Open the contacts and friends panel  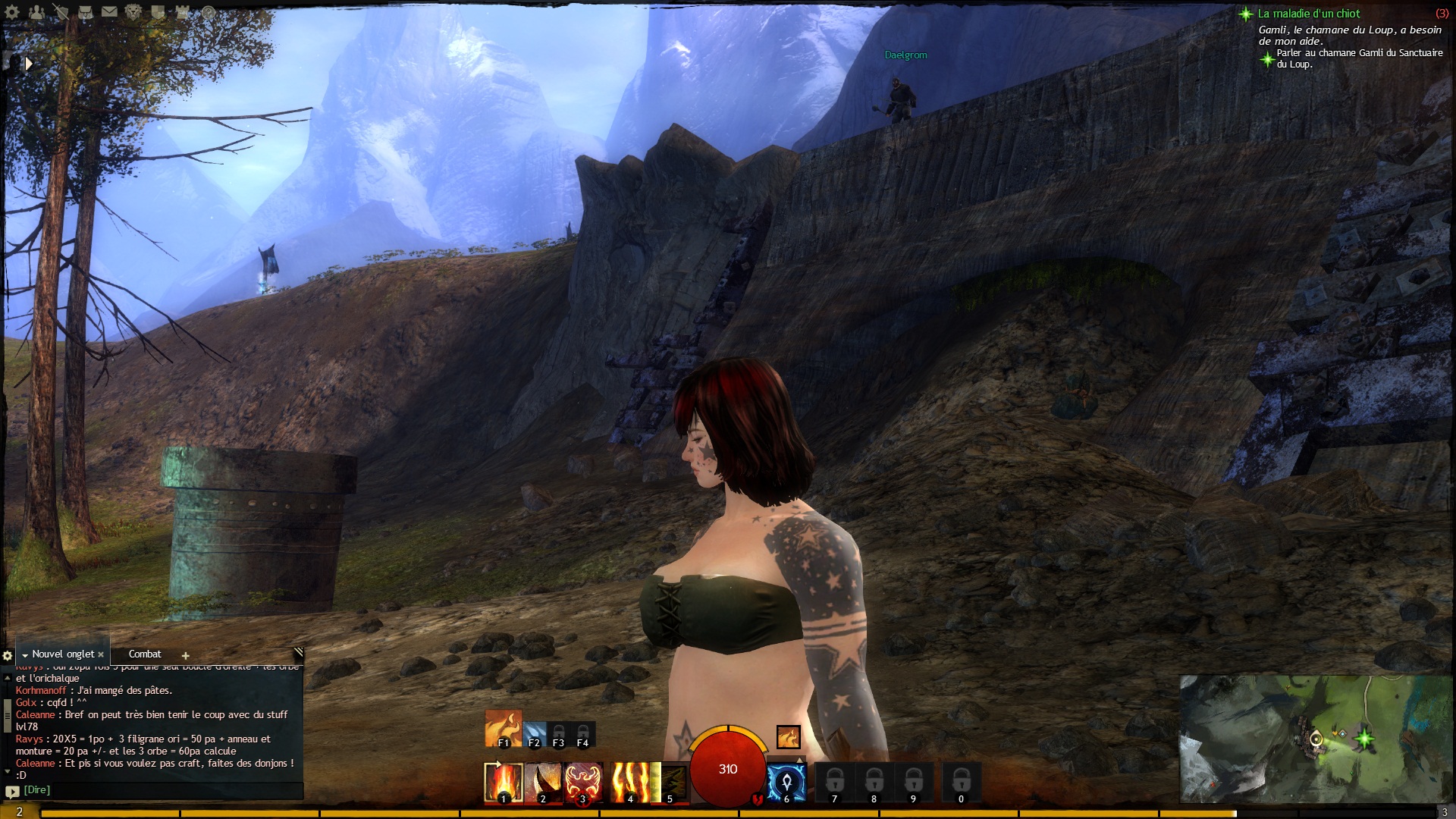coord(36,12)
